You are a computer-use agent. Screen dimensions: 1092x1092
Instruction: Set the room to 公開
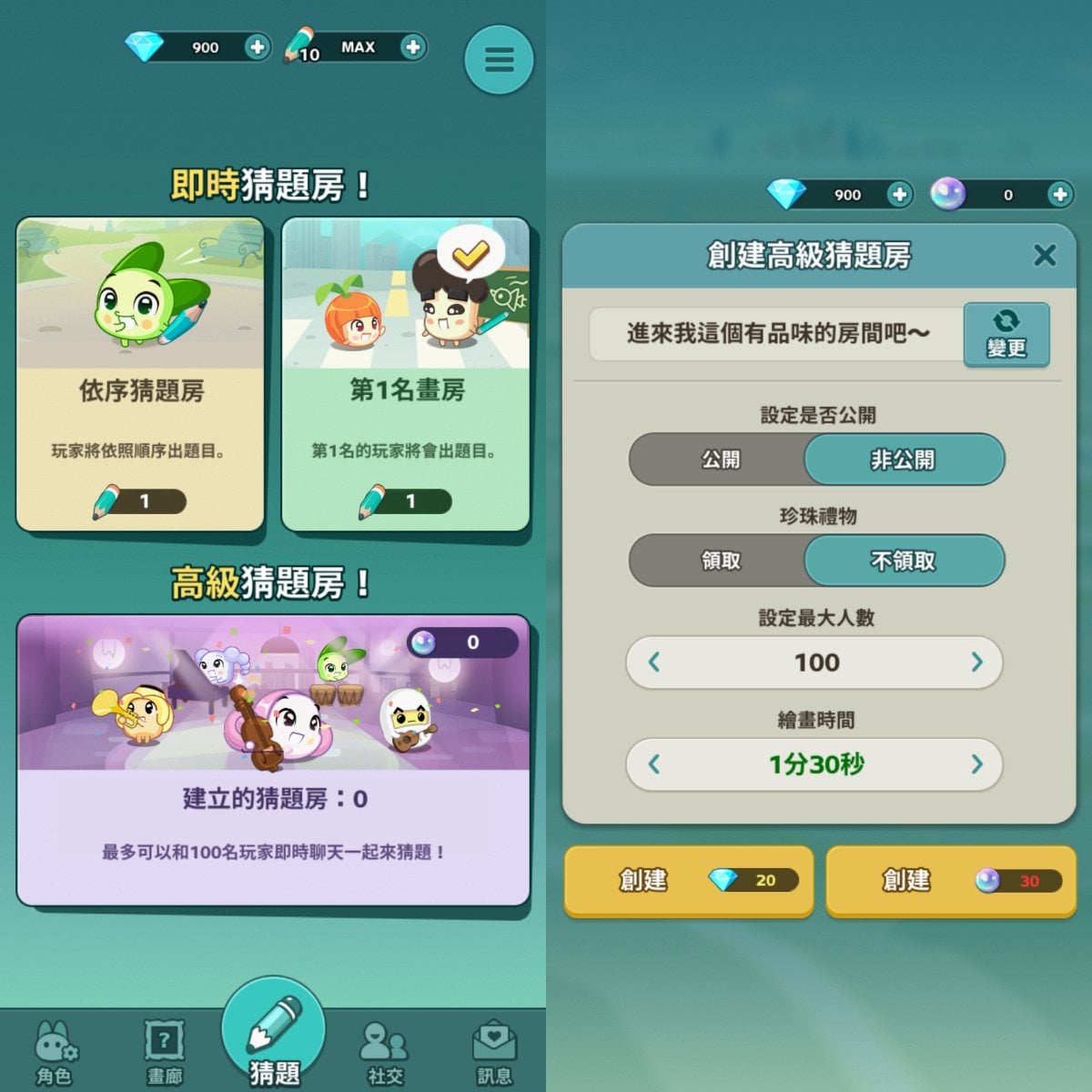[720, 460]
